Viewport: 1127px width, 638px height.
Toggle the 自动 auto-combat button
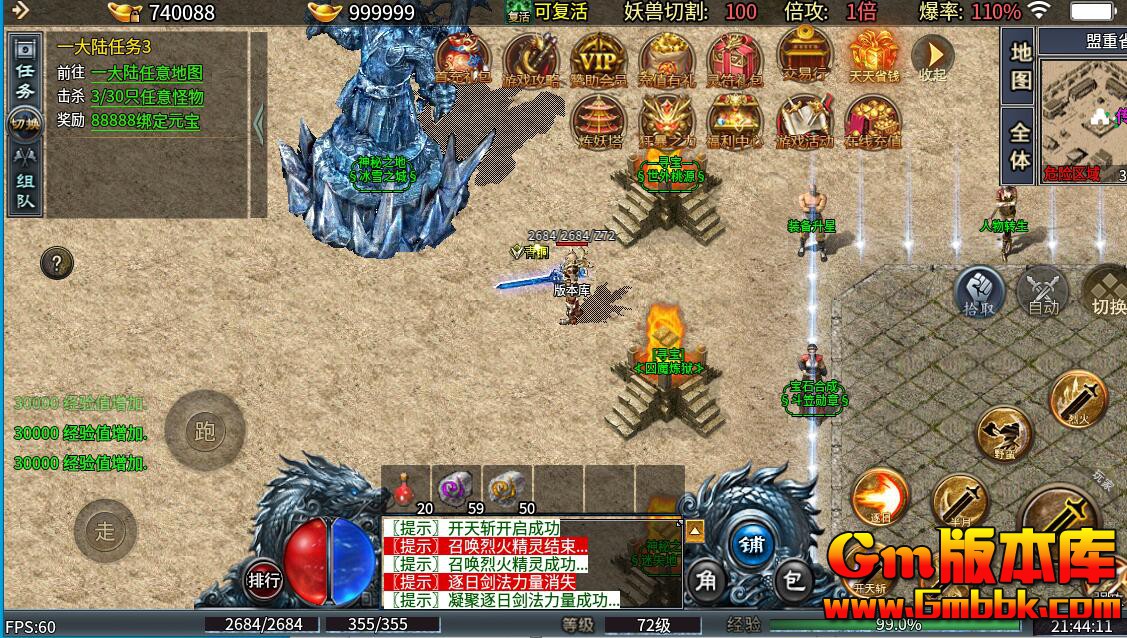pyautogui.click(x=1043, y=293)
